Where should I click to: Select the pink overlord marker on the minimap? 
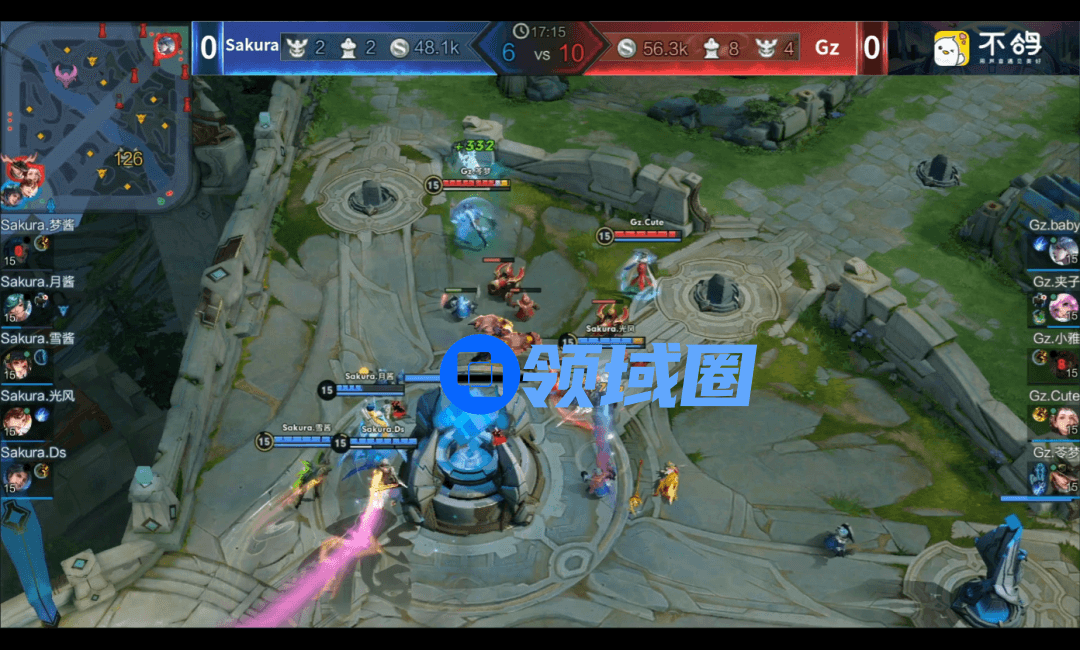tap(68, 74)
